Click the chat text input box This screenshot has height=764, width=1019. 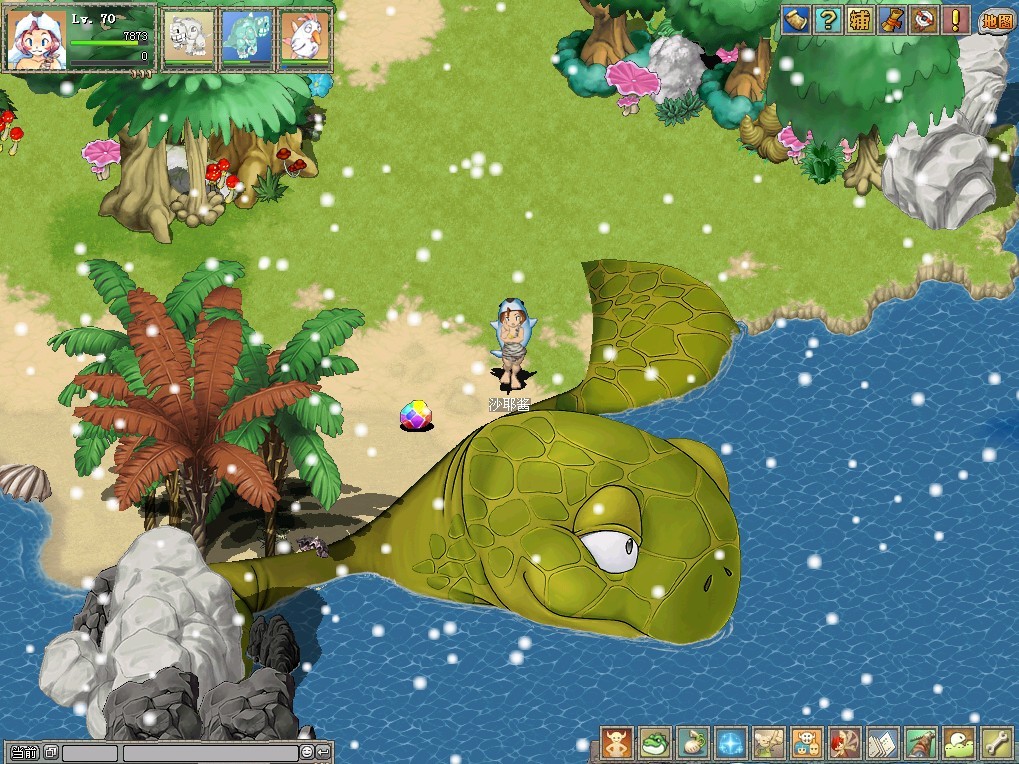pyautogui.click(x=210, y=752)
